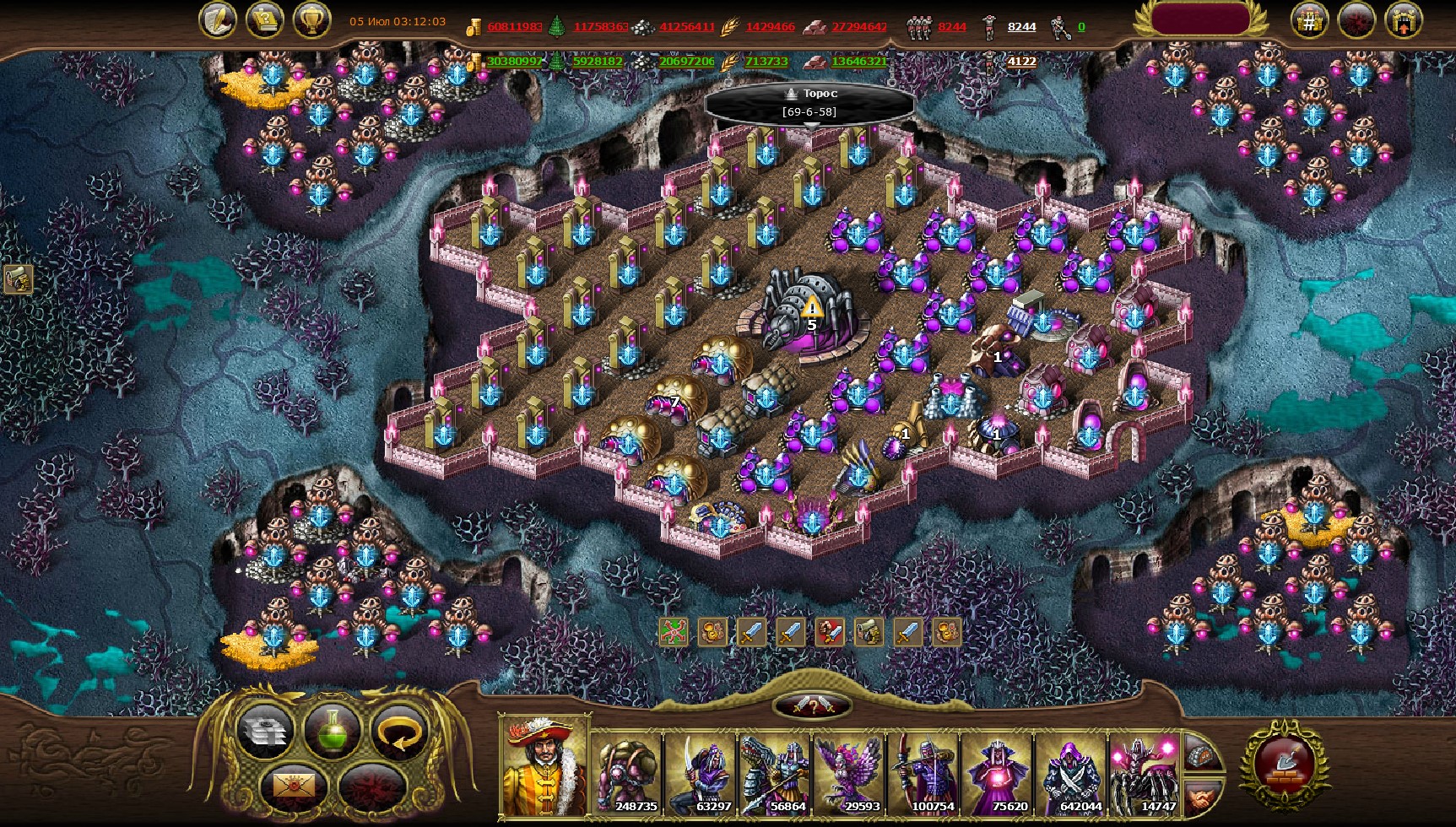Click the castle with red arrow icon
The image size is (1456, 827).
coord(1403,21)
